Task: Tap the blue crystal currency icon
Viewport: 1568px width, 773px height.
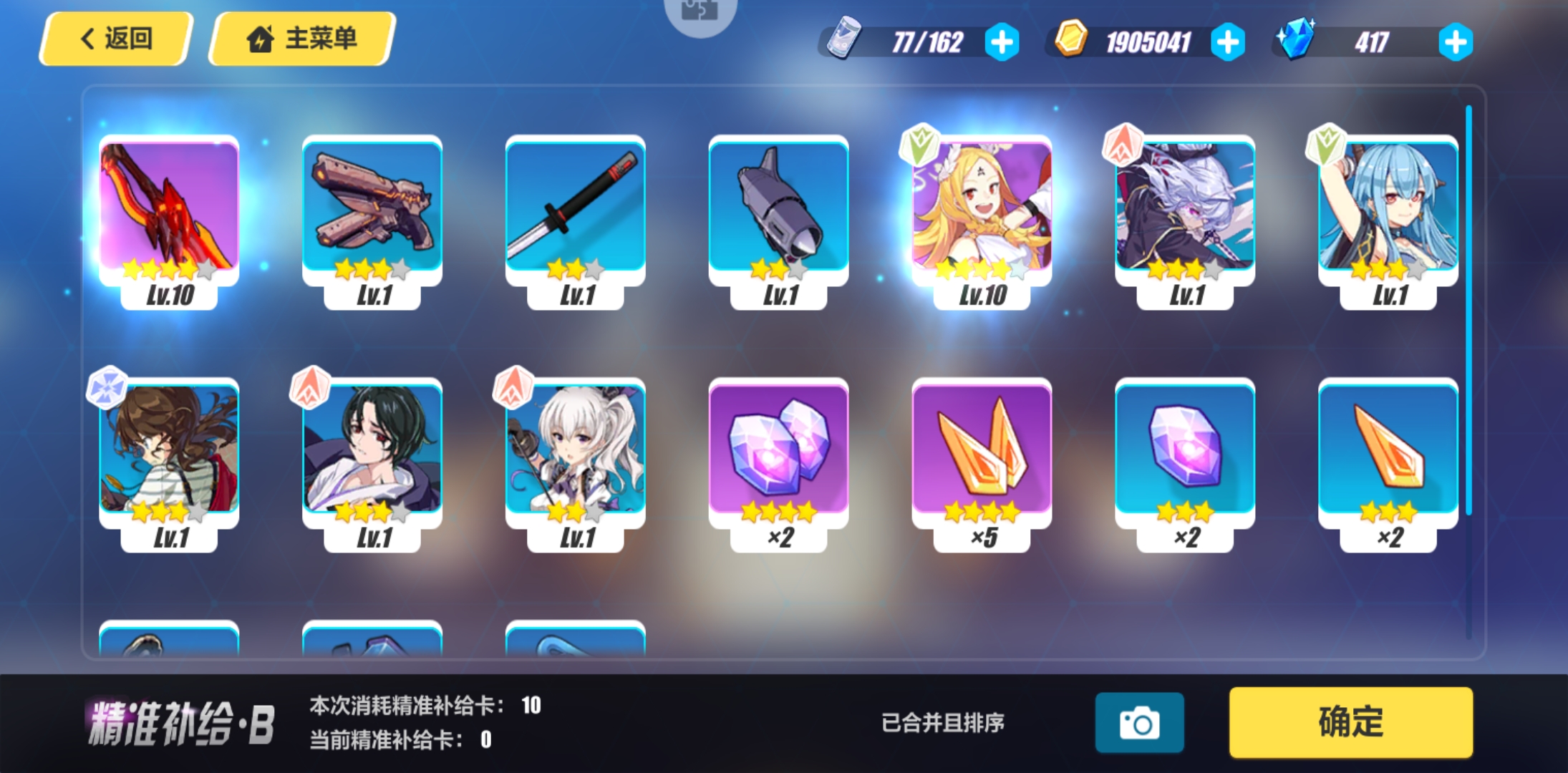Action: coord(1299,41)
